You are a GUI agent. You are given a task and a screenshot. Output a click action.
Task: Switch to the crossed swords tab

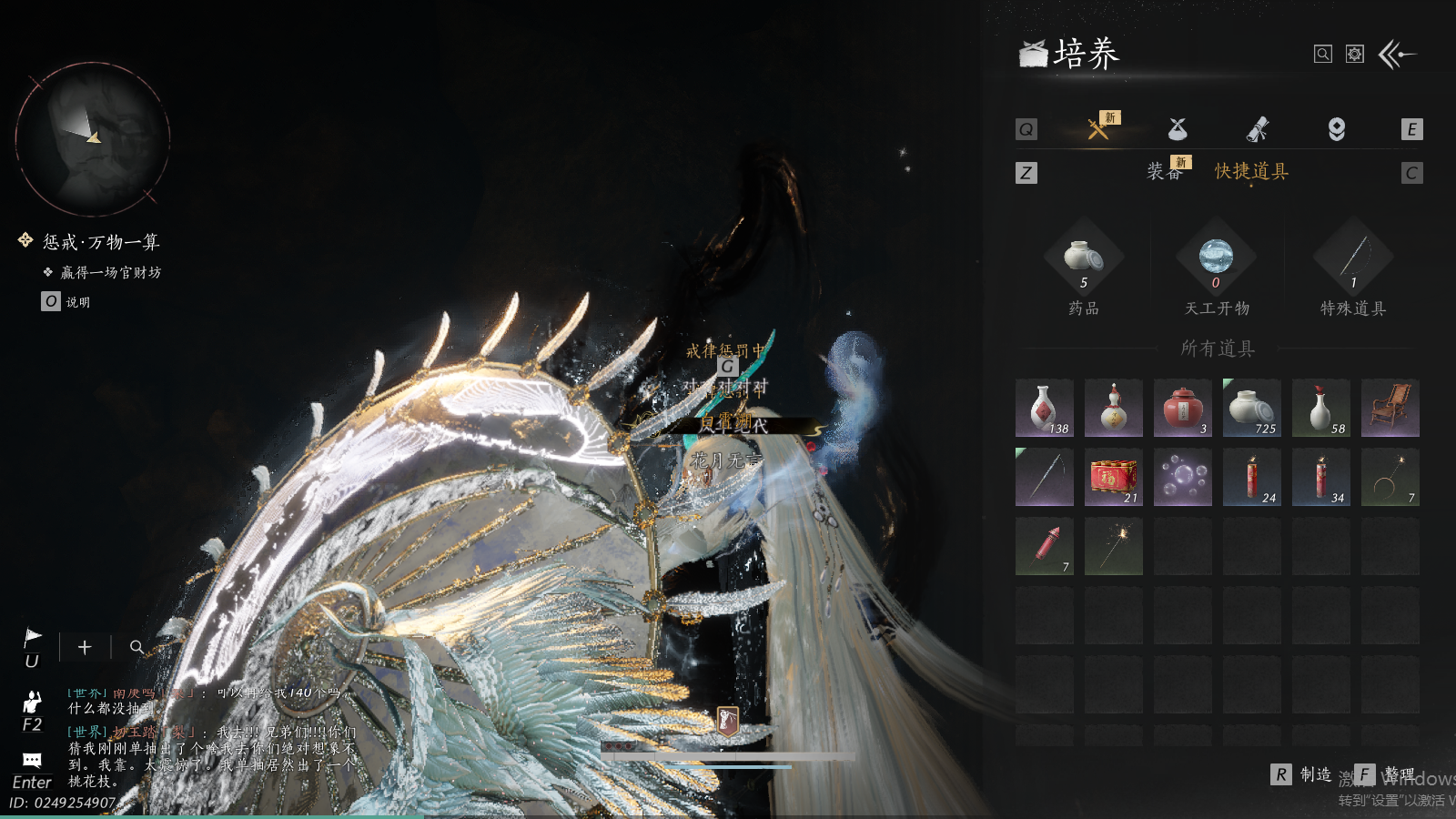(x=1098, y=129)
